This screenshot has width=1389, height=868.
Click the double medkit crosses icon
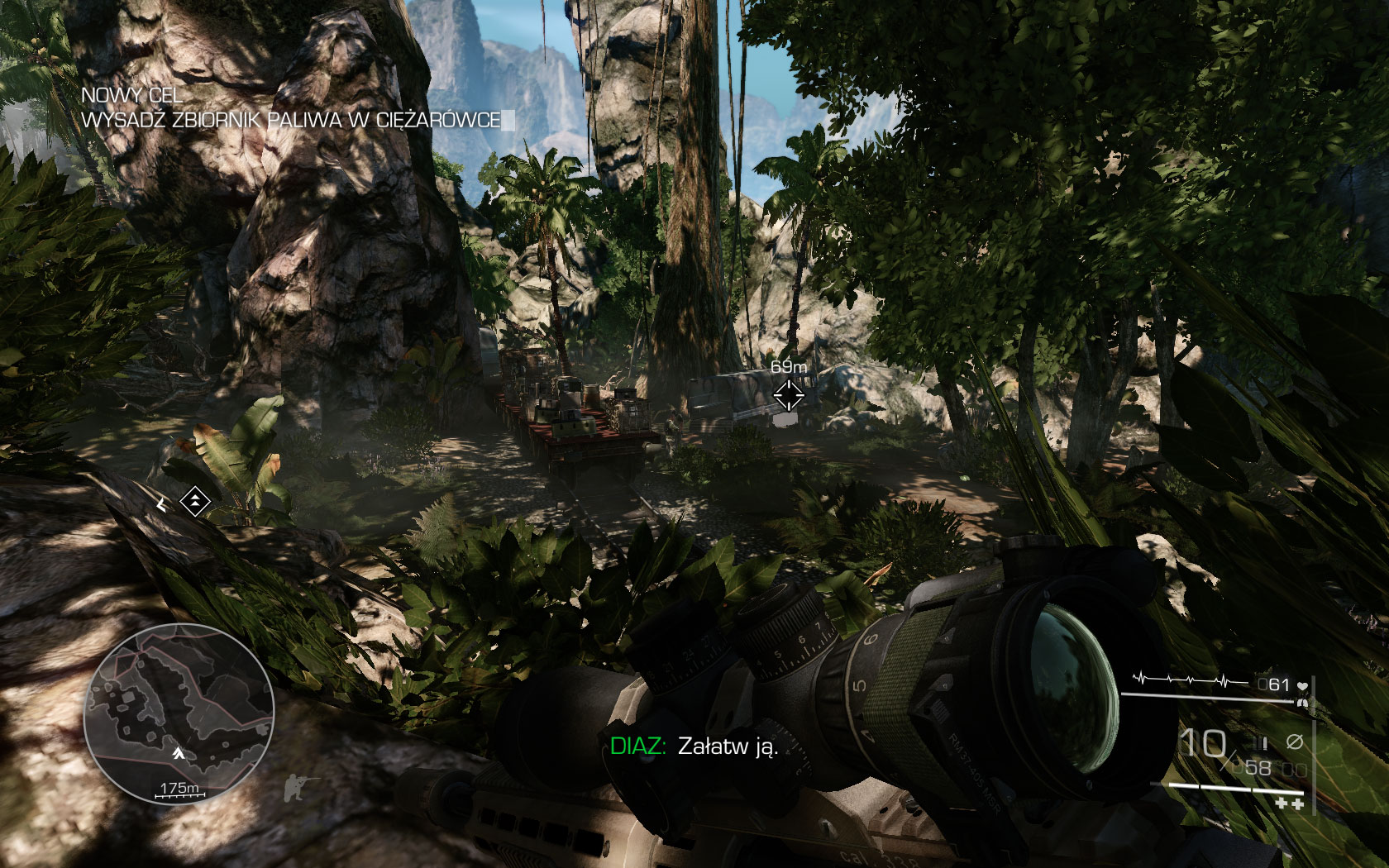1291,804
